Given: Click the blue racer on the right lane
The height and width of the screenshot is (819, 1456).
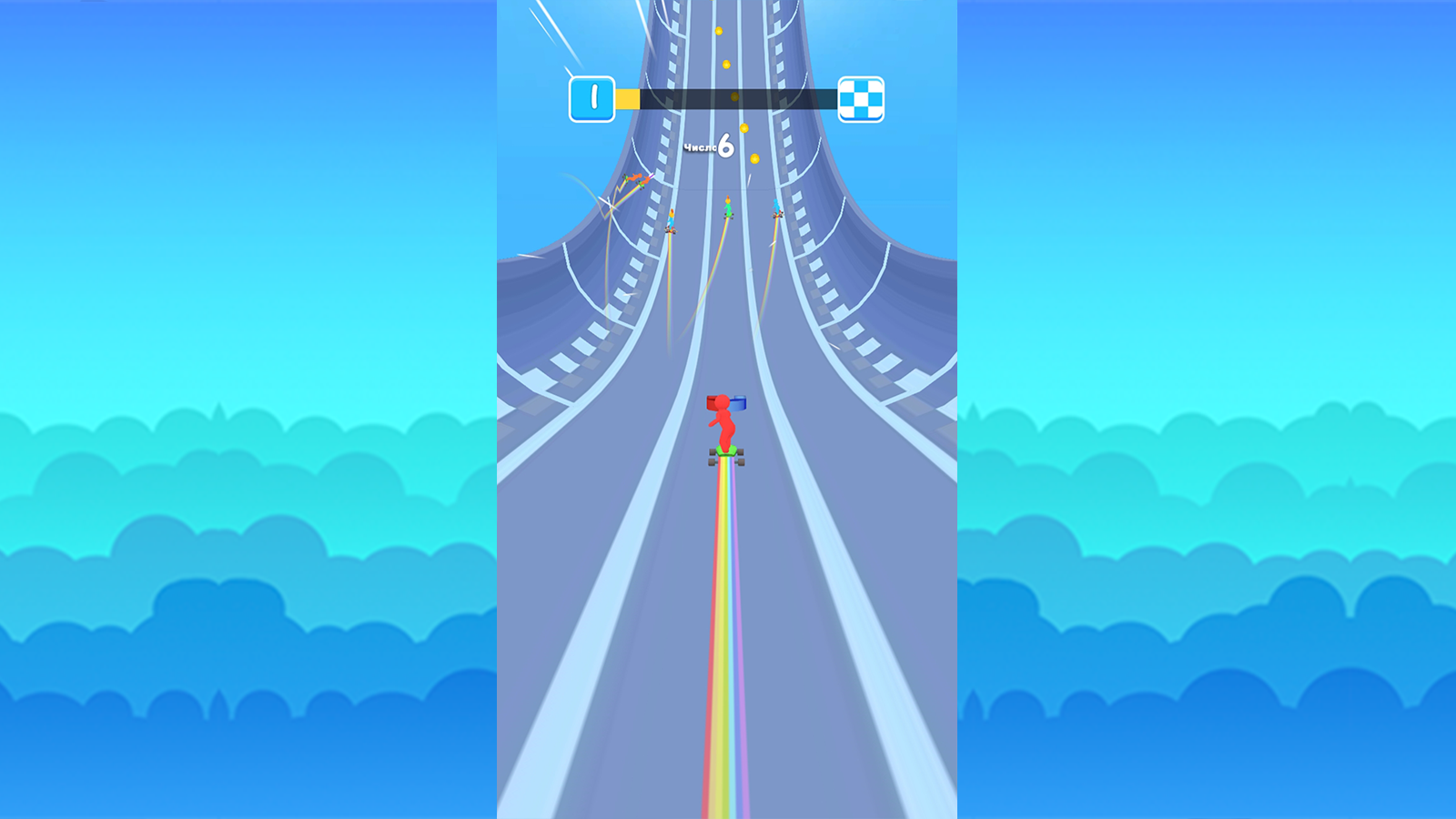Looking at the screenshot, I should (x=776, y=207).
